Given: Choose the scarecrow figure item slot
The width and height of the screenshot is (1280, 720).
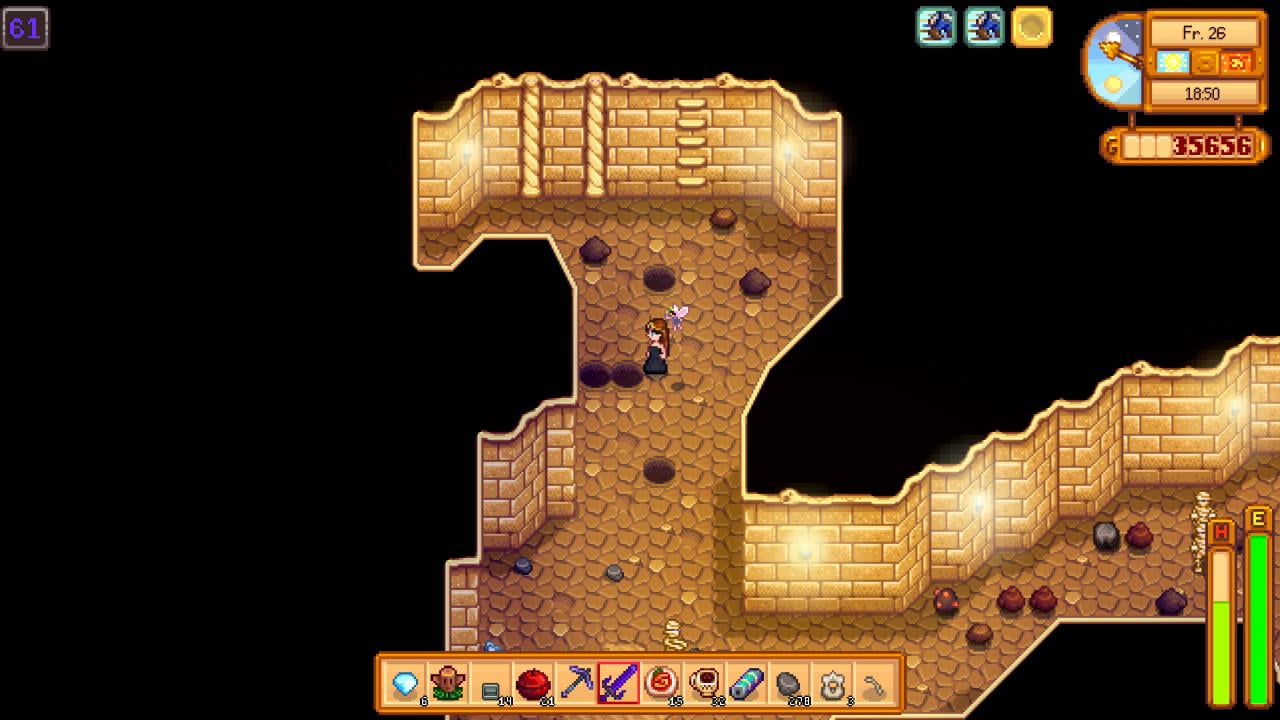Looking at the screenshot, I should 448,684.
